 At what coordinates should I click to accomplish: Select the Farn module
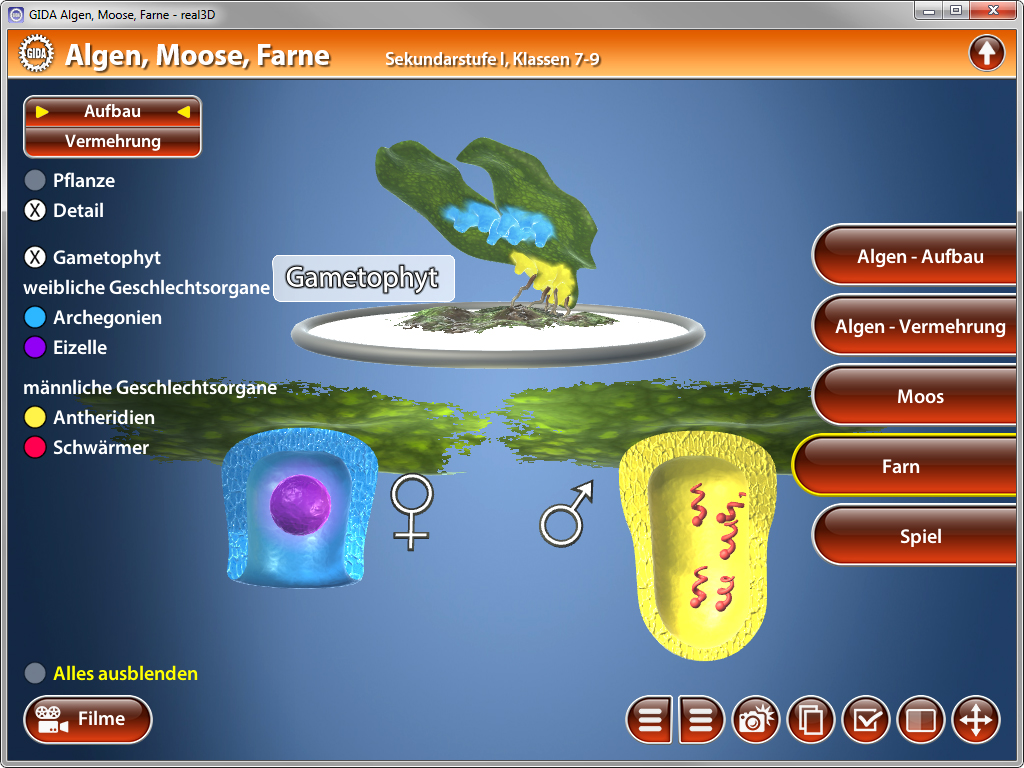[x=900, y=467]
